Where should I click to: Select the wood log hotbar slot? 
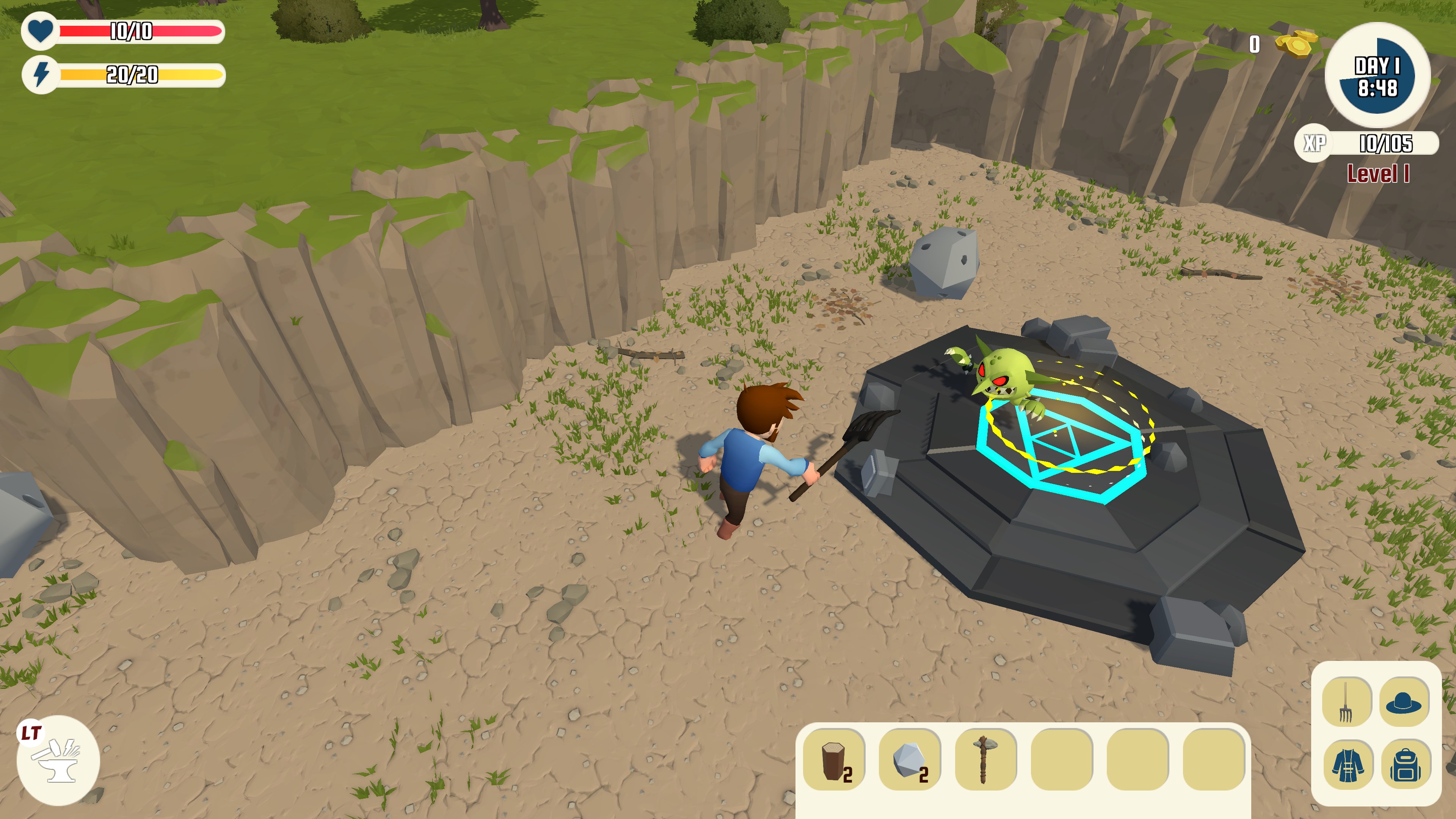click(834, 759)
